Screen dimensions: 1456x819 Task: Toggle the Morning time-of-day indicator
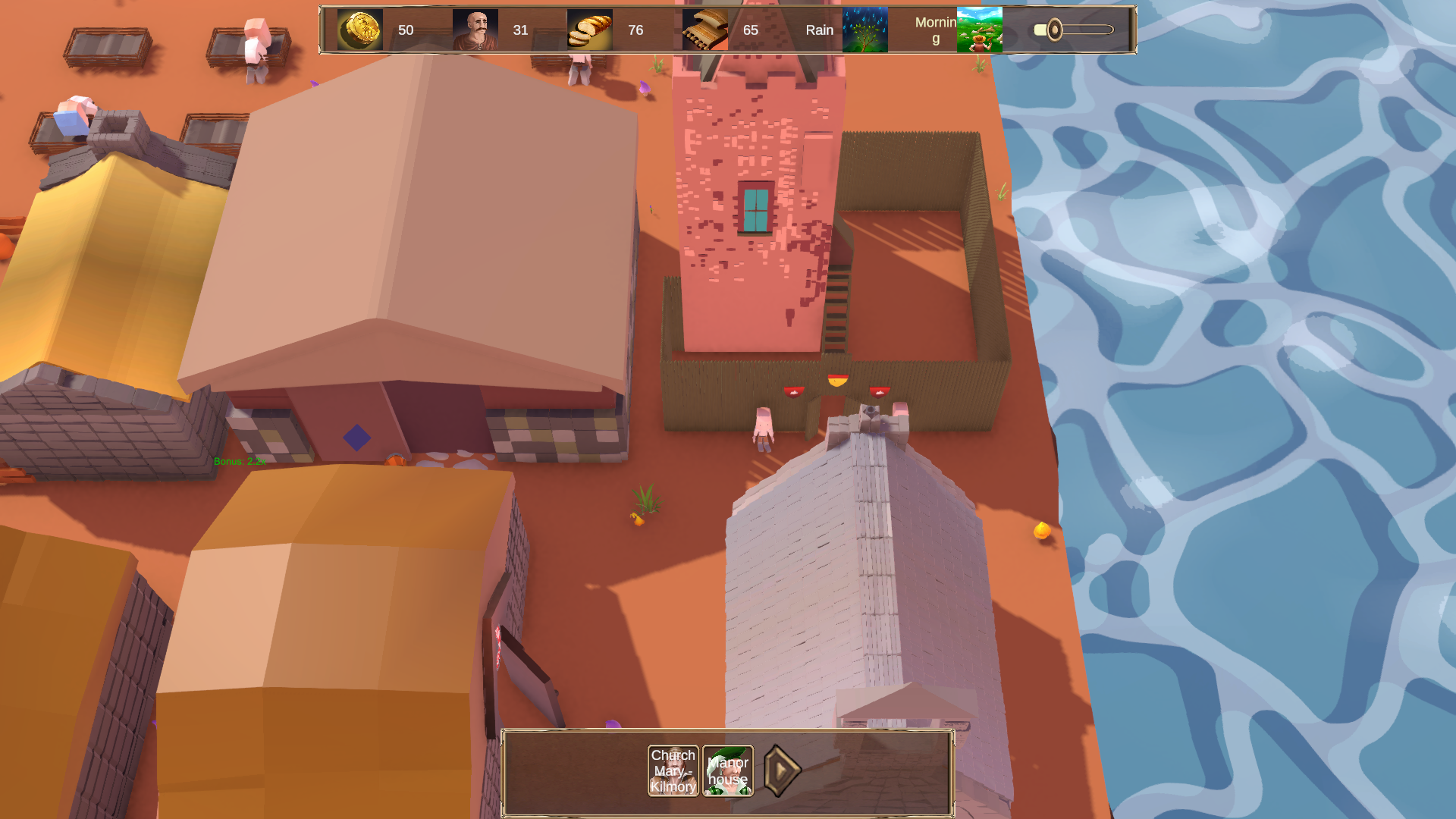pyautogui.click(x=935, y=29)
